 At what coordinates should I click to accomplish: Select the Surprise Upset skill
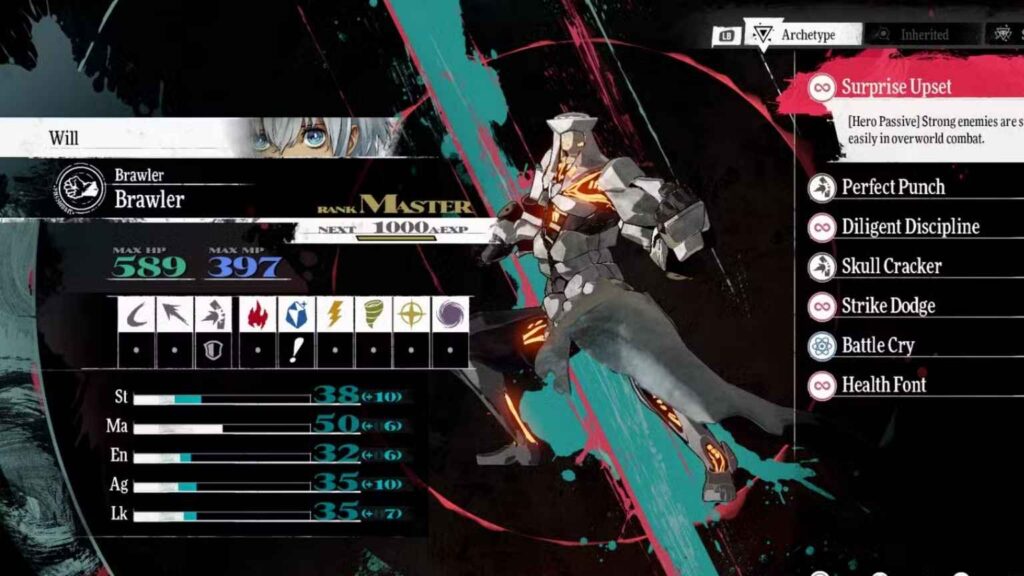coord(896,87)
